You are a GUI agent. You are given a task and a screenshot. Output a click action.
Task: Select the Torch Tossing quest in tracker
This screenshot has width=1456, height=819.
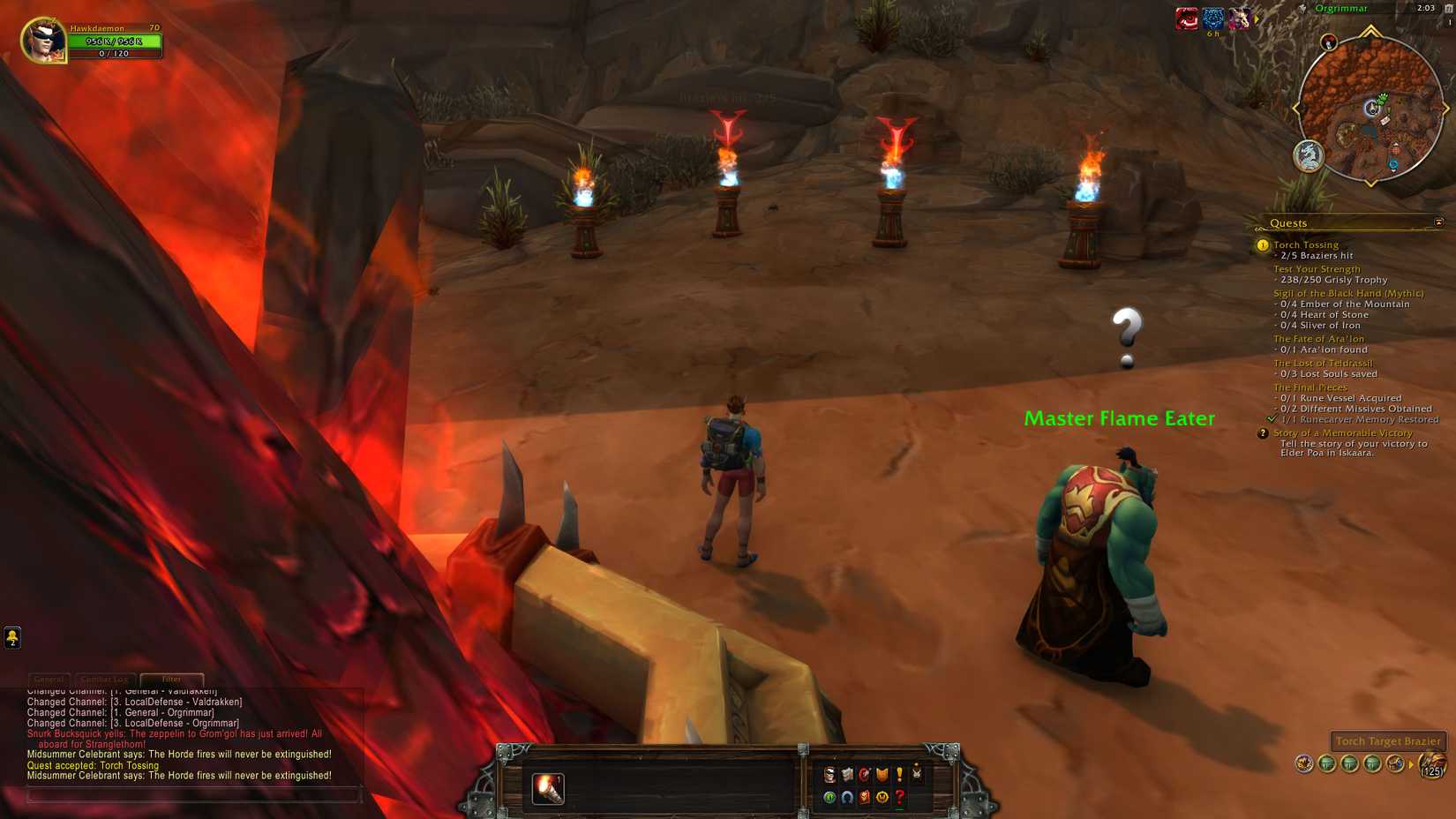[x=1307, y=244]
